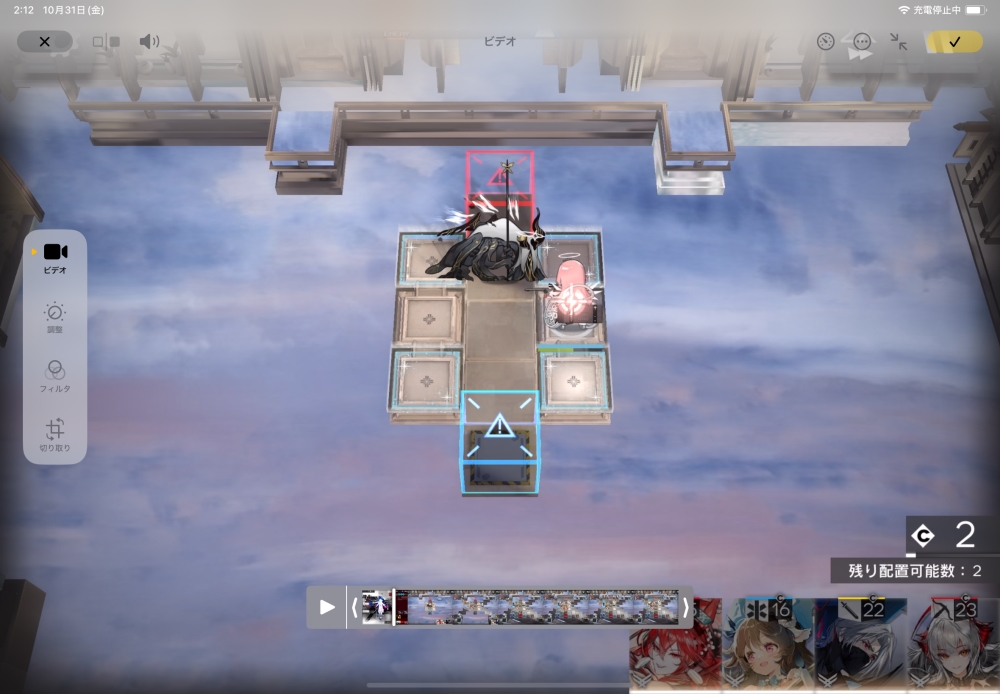Tap the inward arrows shrink icon
This screenshot has height=694, width=1000.
[898, 42]
